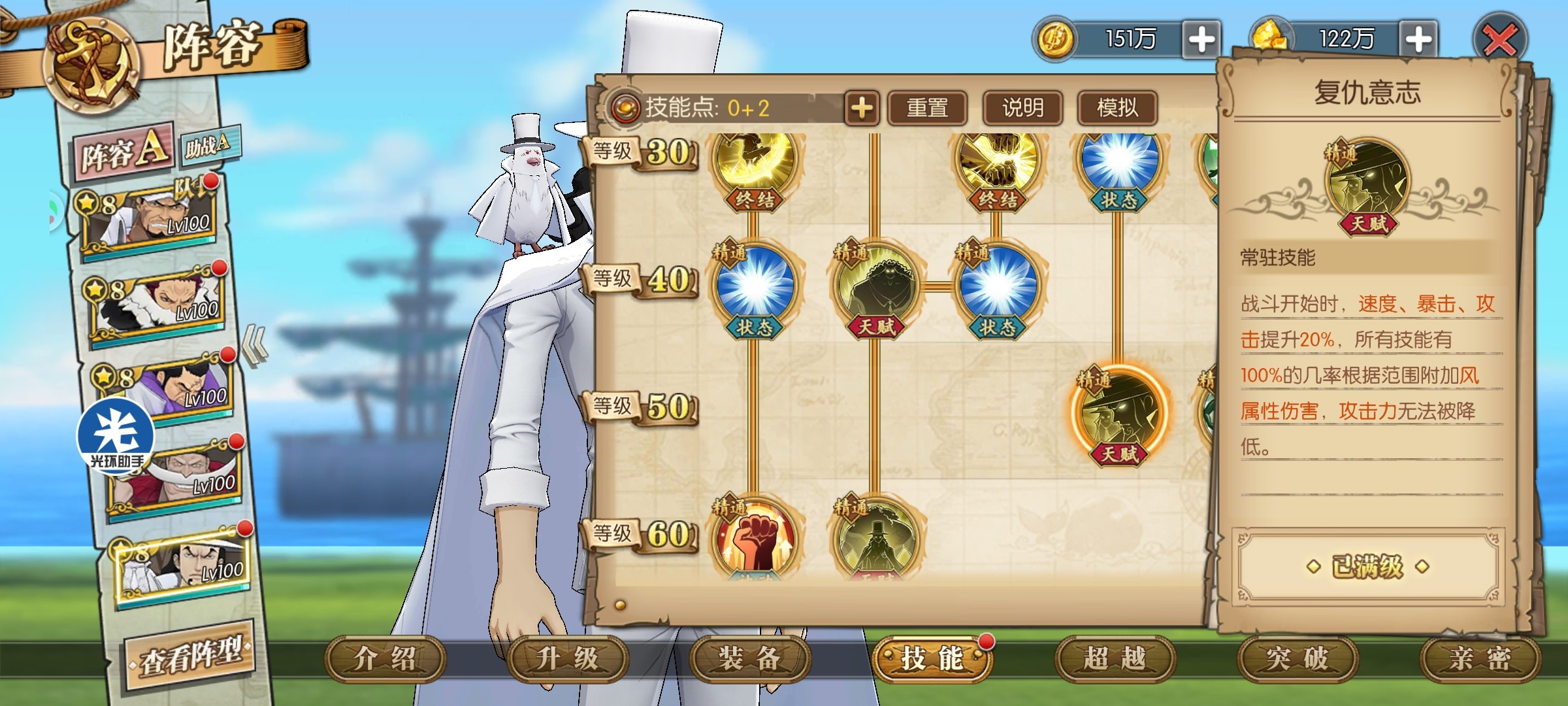Screen dimensions: 1568x706
Task: Reset skills with the 重置 button
Action: pos(927,108)
